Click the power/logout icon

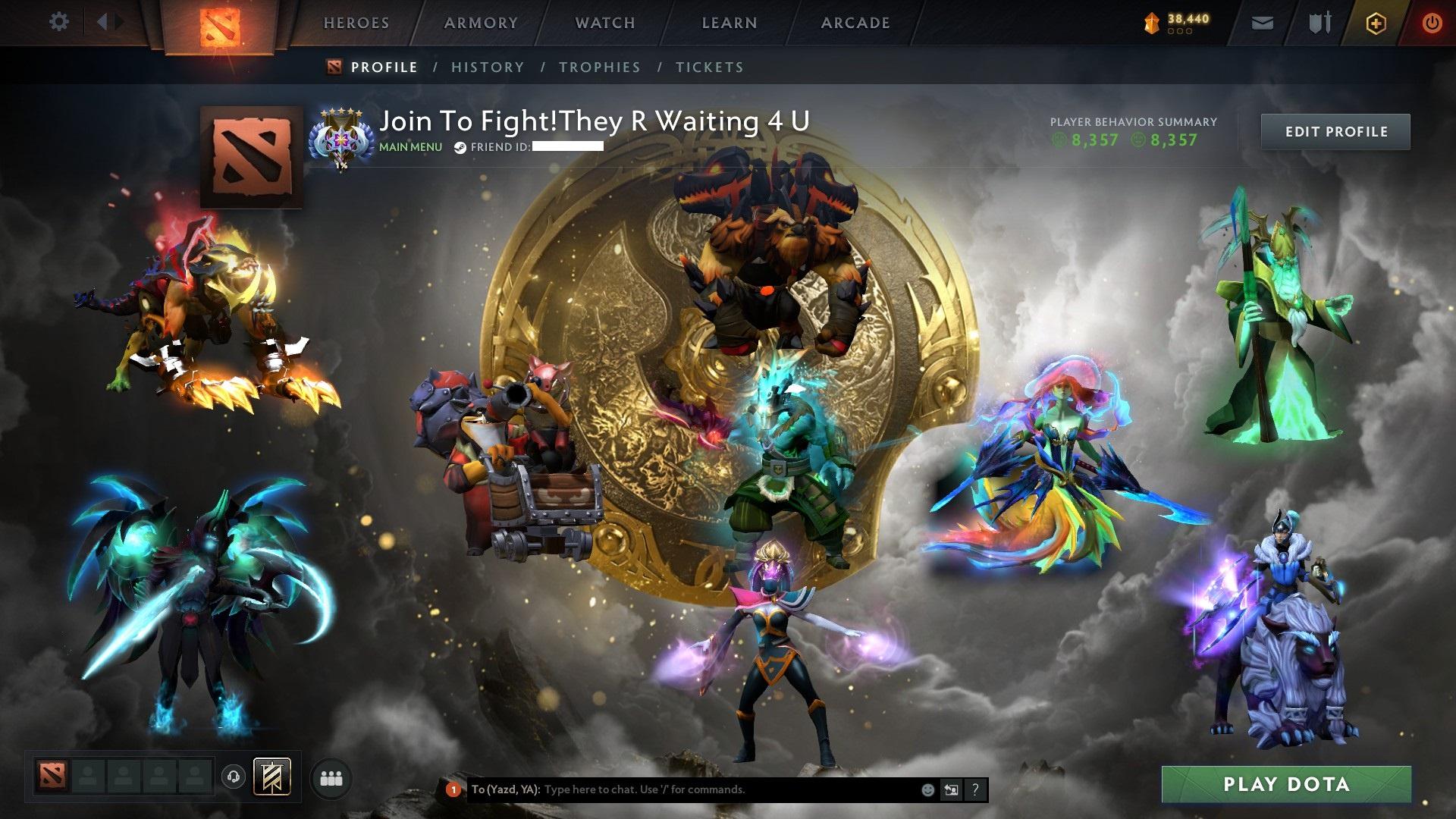click(x=1432, y=23)
